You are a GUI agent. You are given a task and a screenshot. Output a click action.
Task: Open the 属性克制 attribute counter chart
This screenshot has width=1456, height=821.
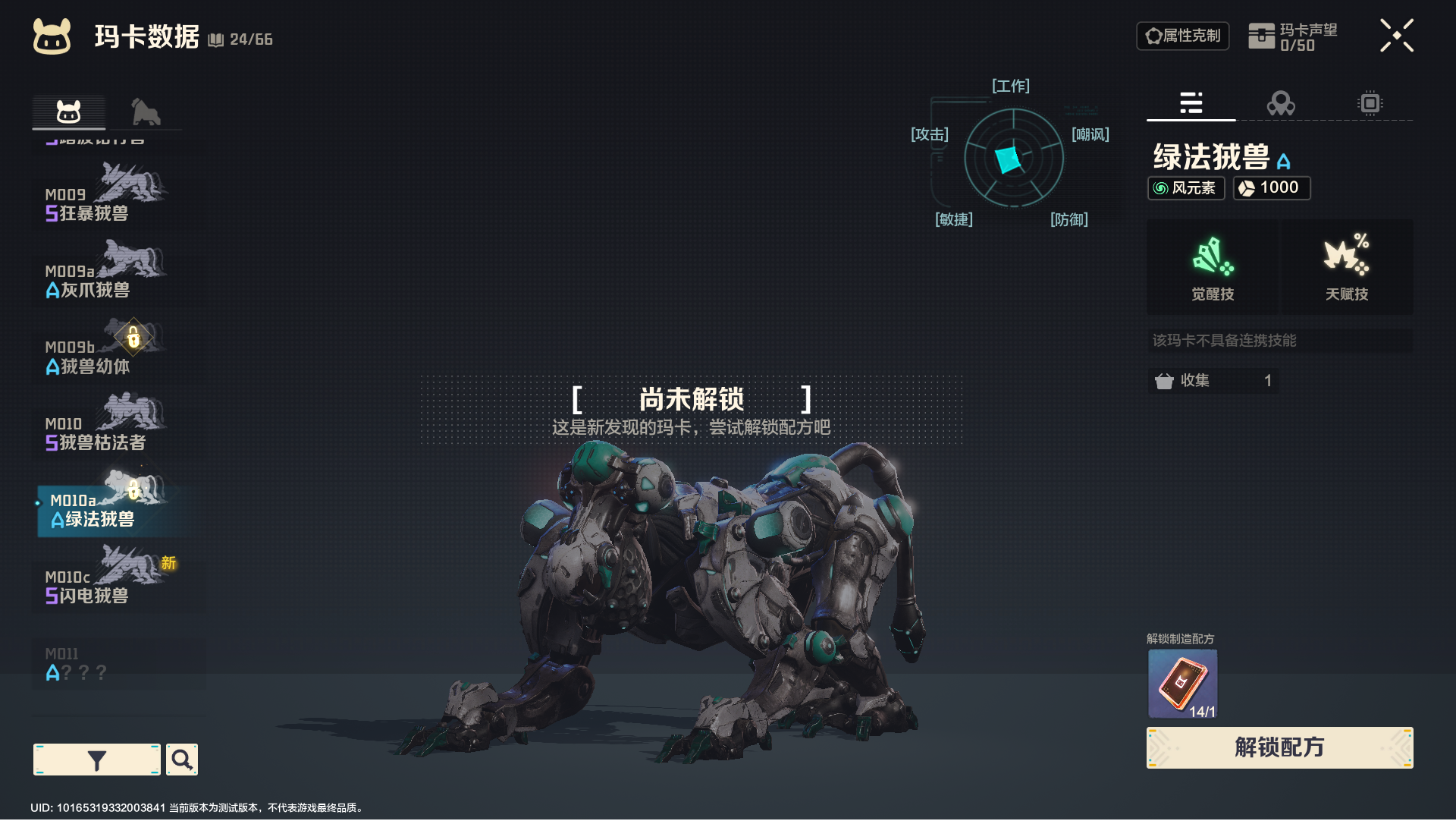[x=1182, y=36]
